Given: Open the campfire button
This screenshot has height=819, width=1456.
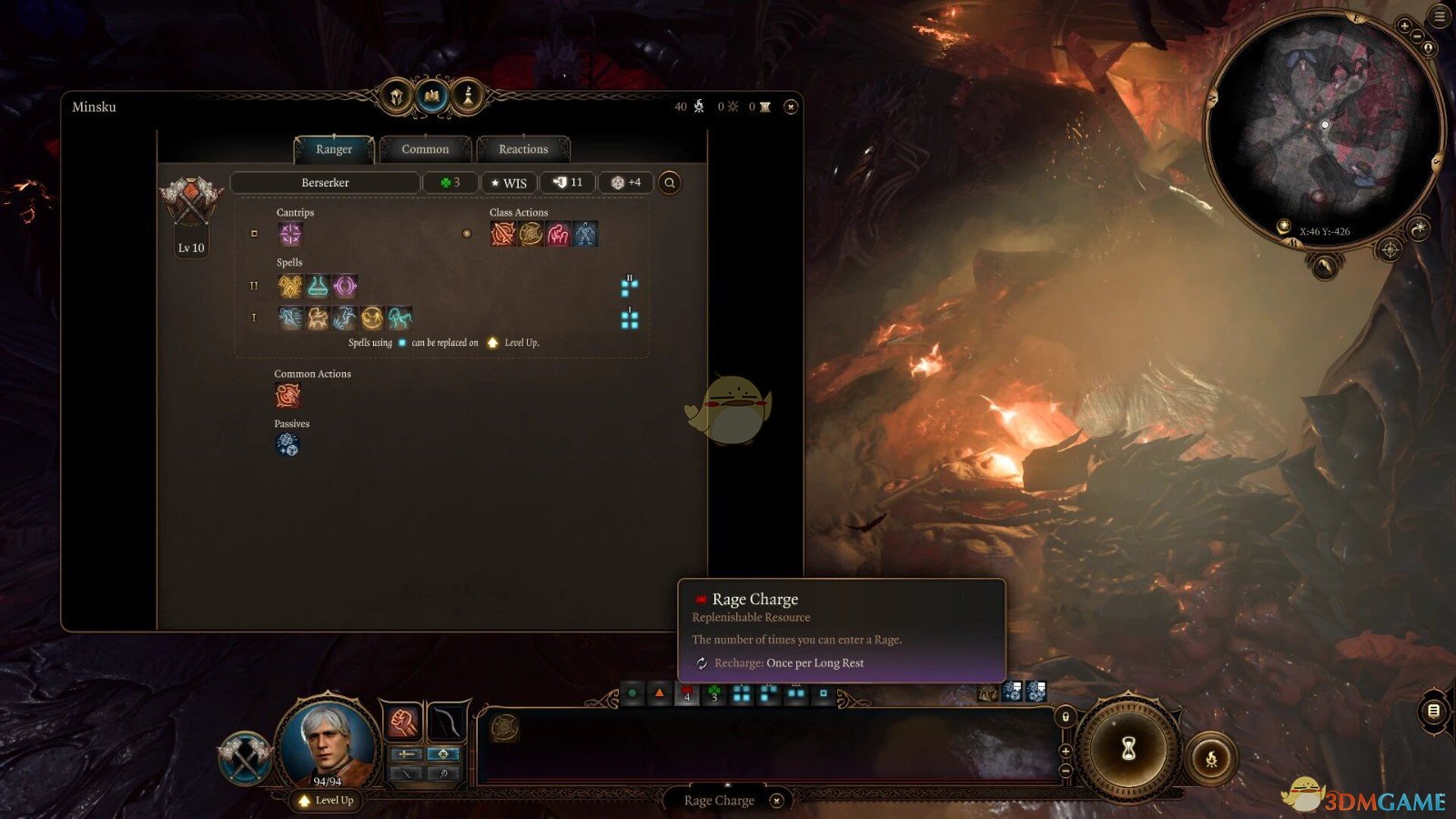Looking at the screenshot, I should pyautogui.click(x=1211, y=758).
